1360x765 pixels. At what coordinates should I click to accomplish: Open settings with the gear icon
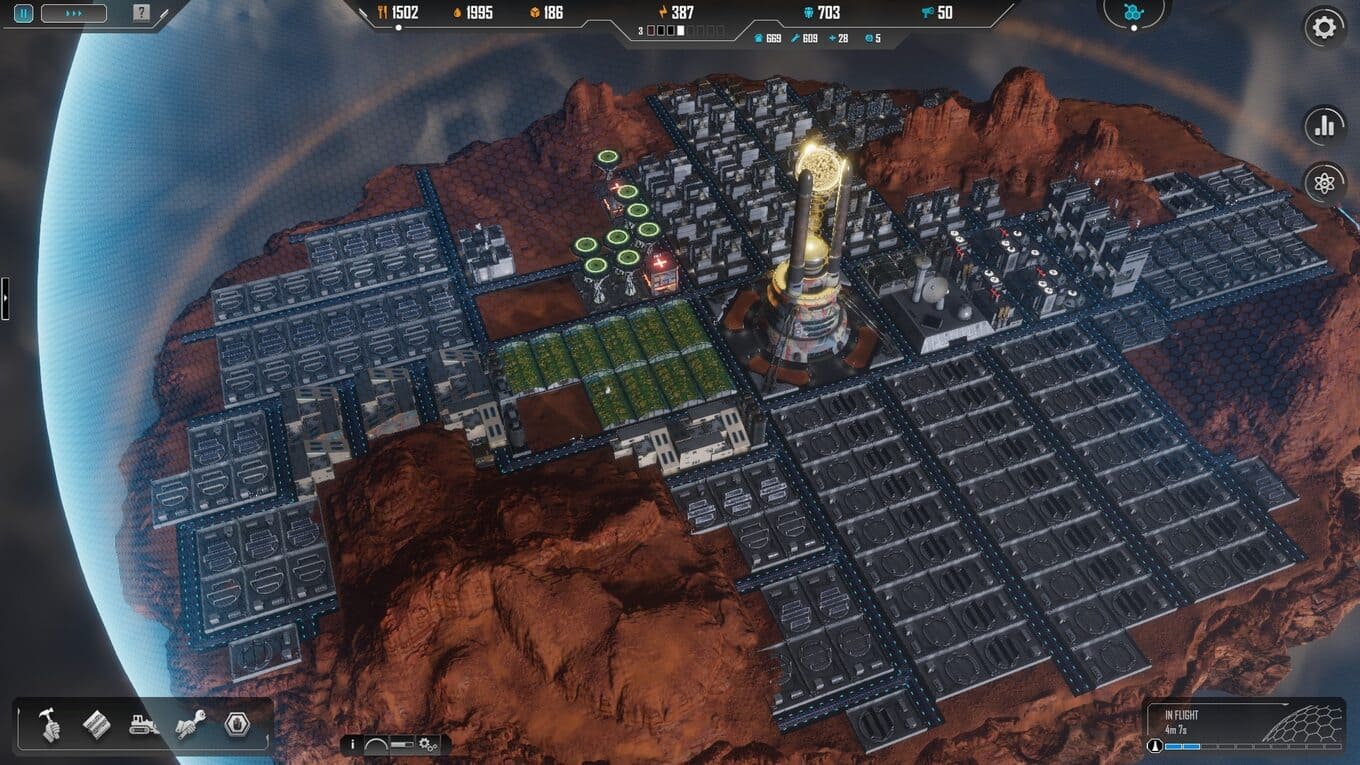coord(1324,27)
